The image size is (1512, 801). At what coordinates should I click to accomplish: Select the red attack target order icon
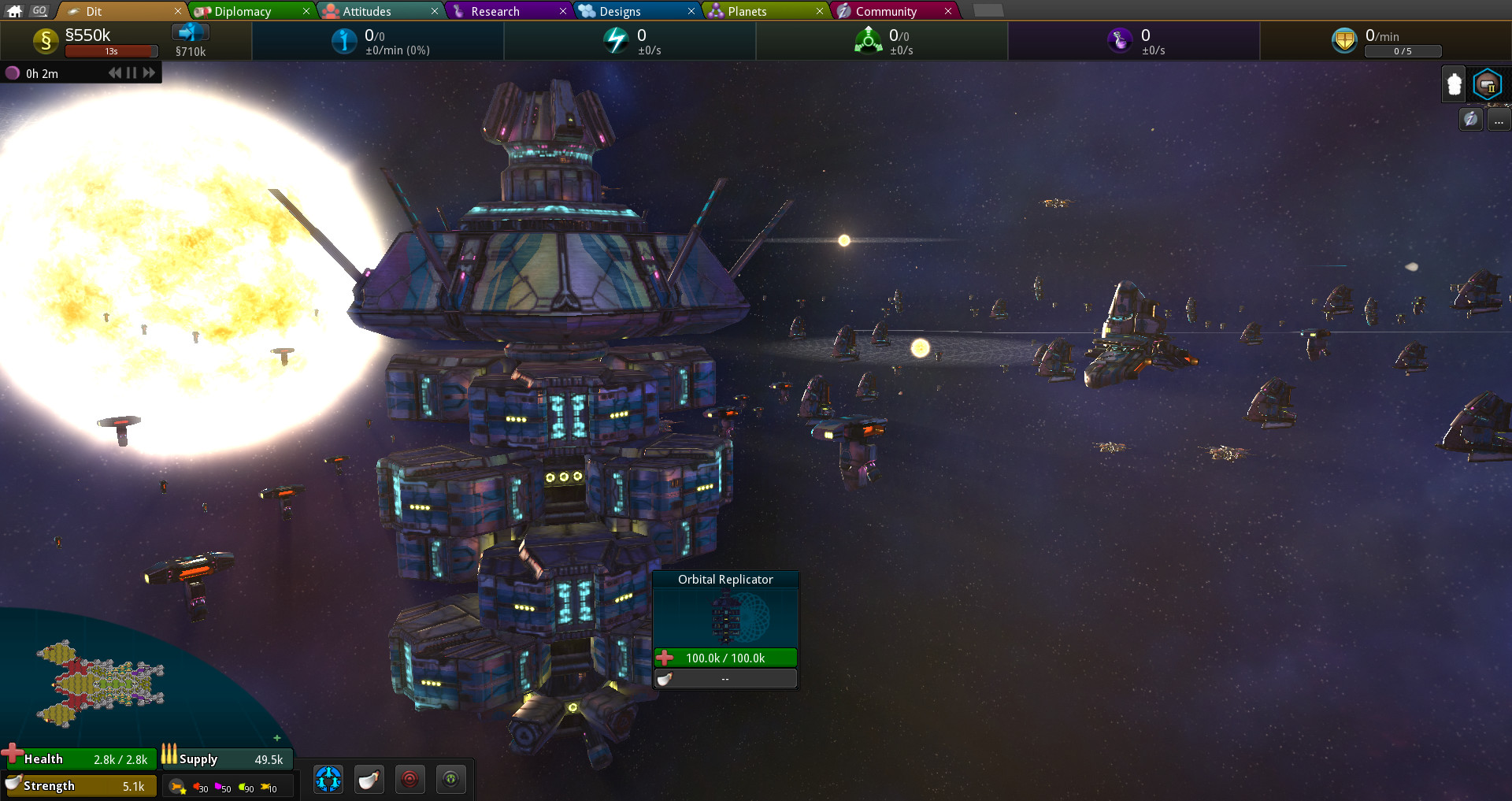coord(410,779)
